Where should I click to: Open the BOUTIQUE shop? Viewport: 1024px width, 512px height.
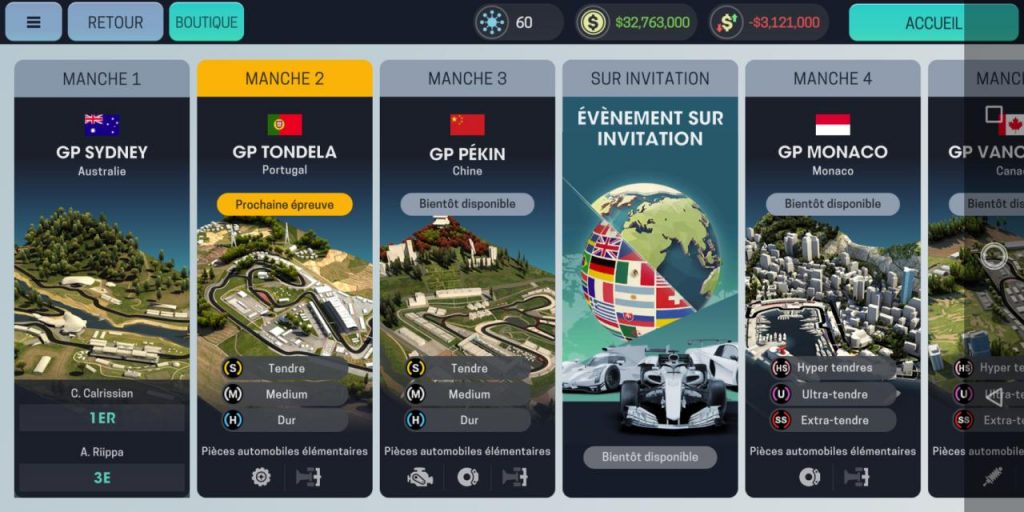(x=206, y=22)
